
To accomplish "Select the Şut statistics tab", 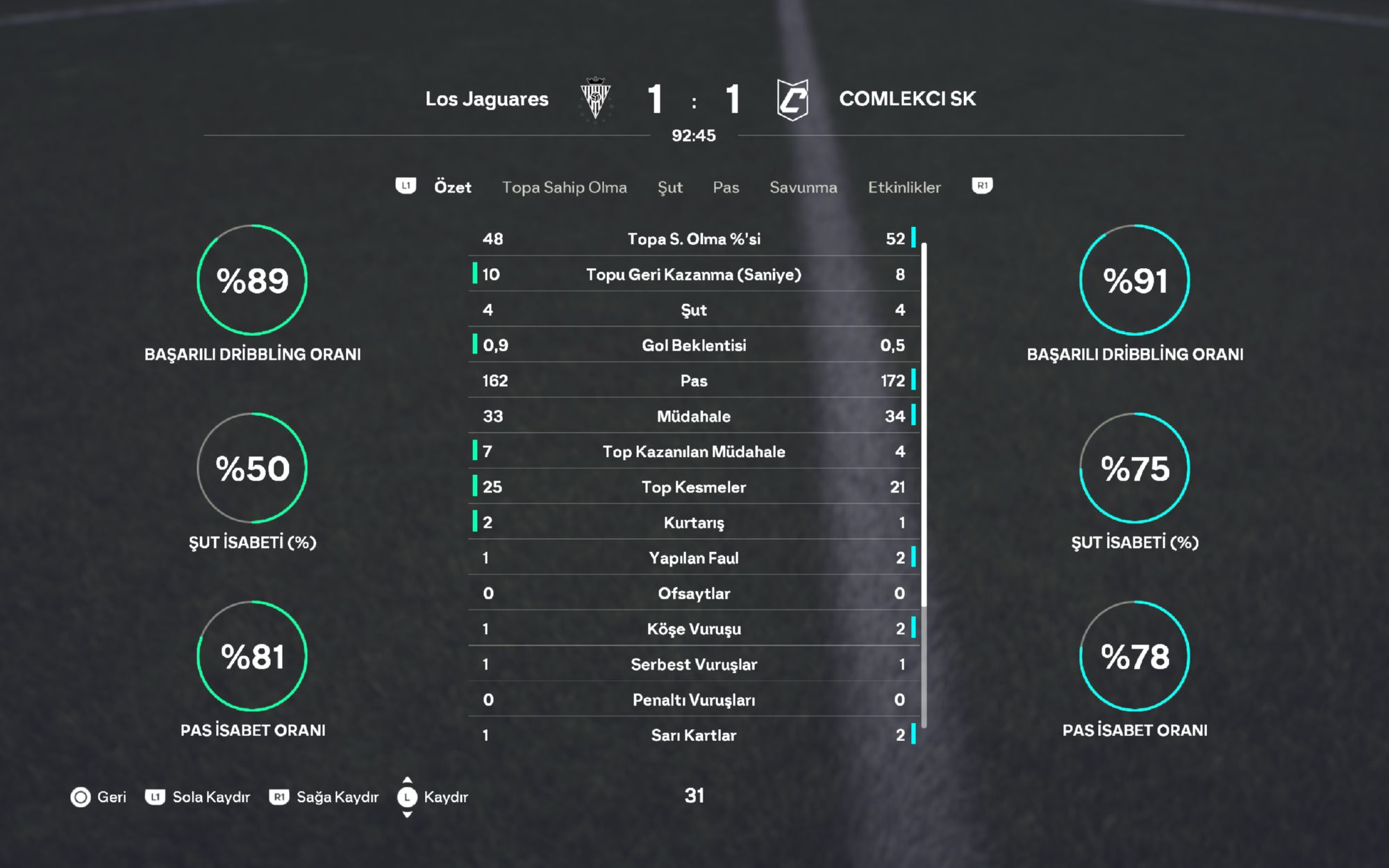I will click(x=669, y=187).
